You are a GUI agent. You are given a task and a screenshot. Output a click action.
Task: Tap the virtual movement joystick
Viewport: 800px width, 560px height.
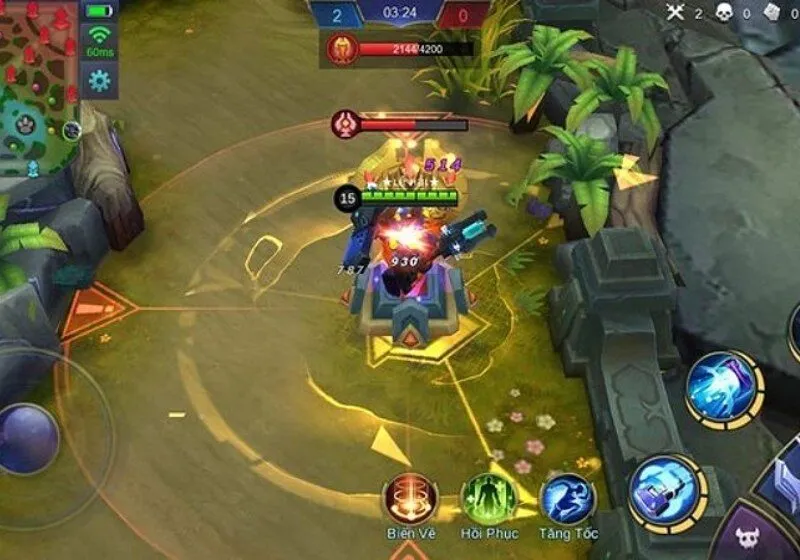pyautogui.click(x=28, y=438)
